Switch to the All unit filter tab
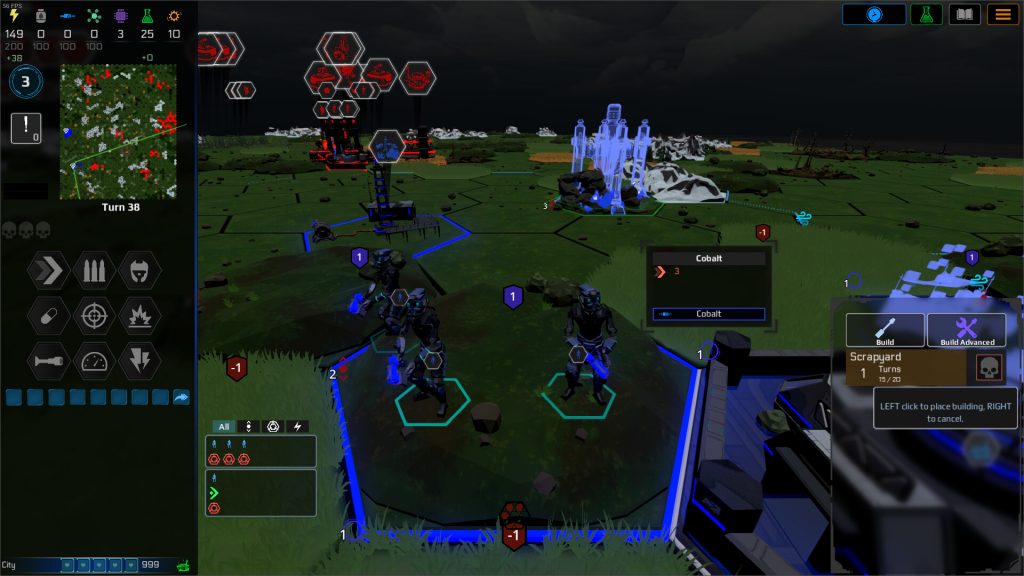Image resolution: width=1024 pixels, height=576 pixels. [224, 426]
